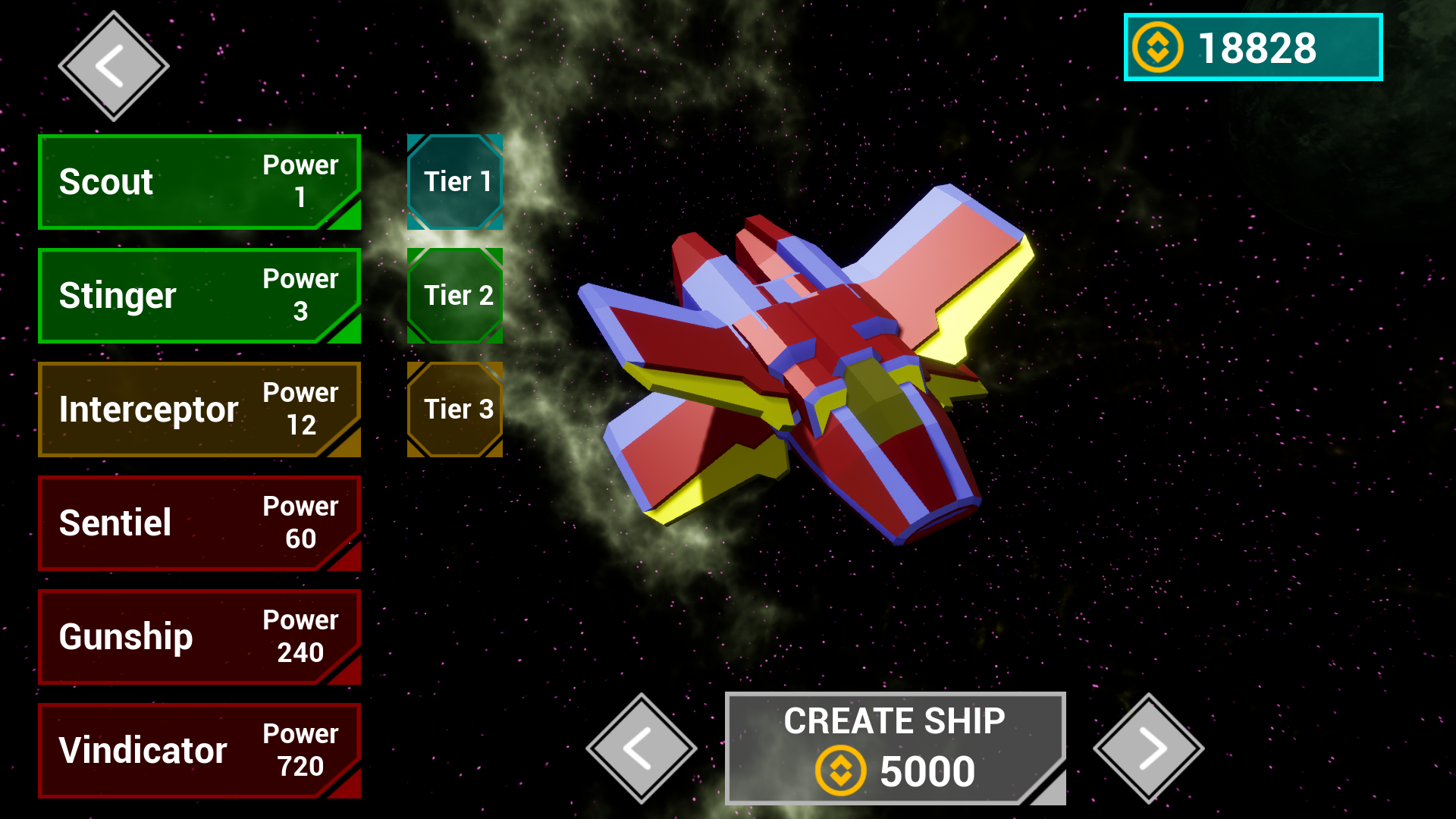Click the right ship navigation chevron
The height and width of the screenshot is (819, 1456).
1153,747
